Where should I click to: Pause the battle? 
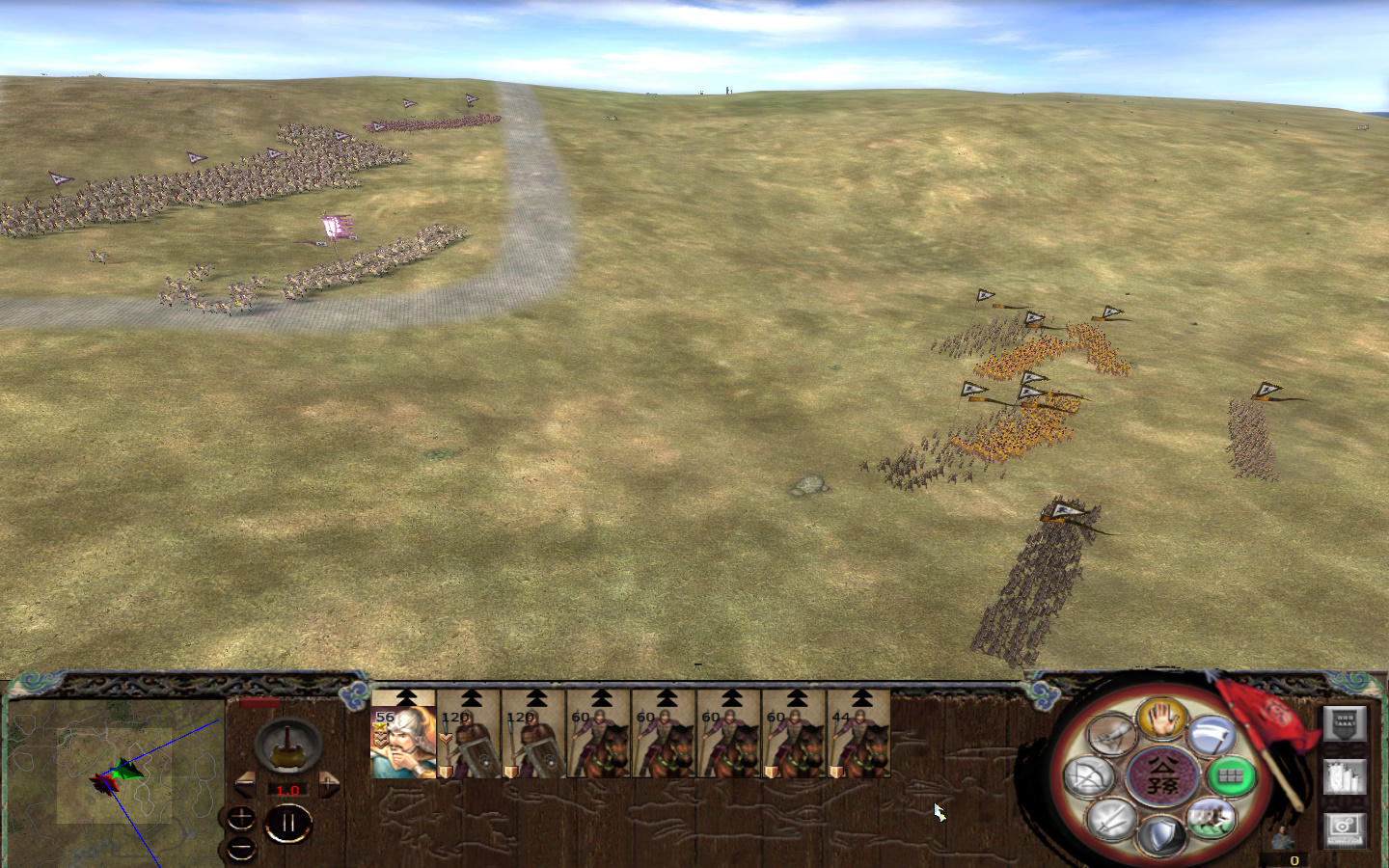click(288, 821)
